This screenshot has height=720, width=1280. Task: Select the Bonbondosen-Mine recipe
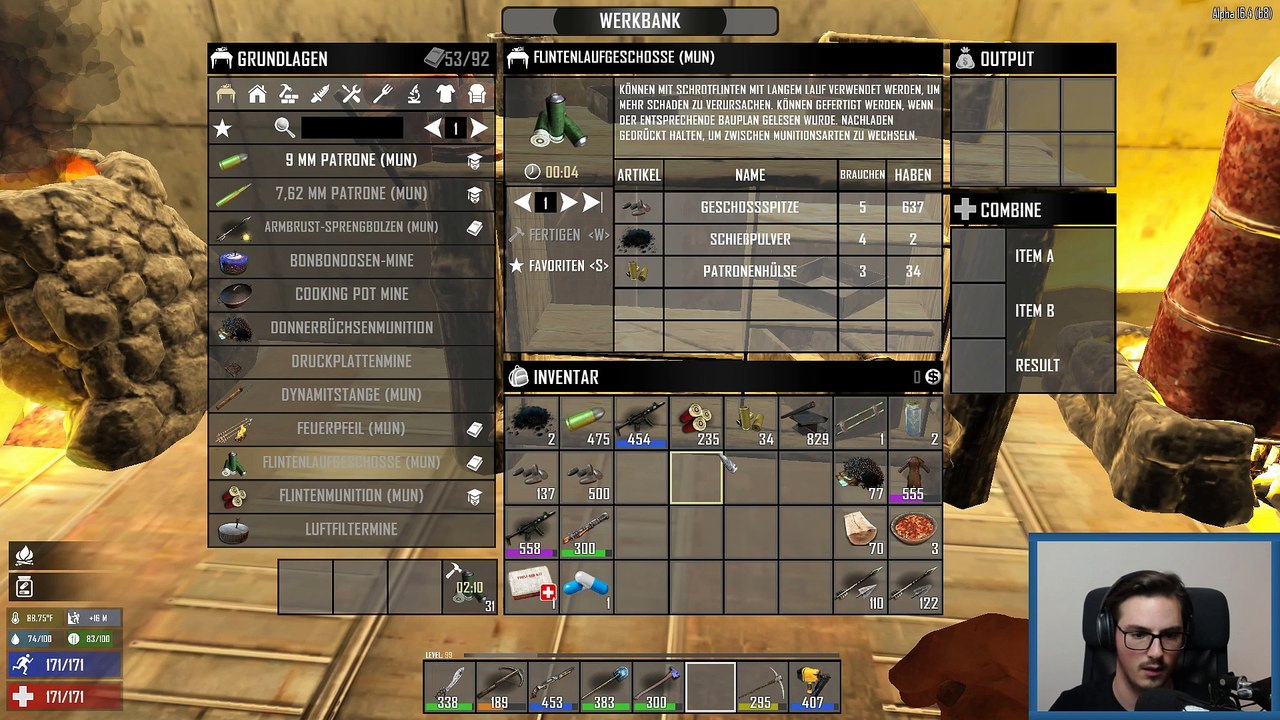pyautogui.click(x=351, y=261)
